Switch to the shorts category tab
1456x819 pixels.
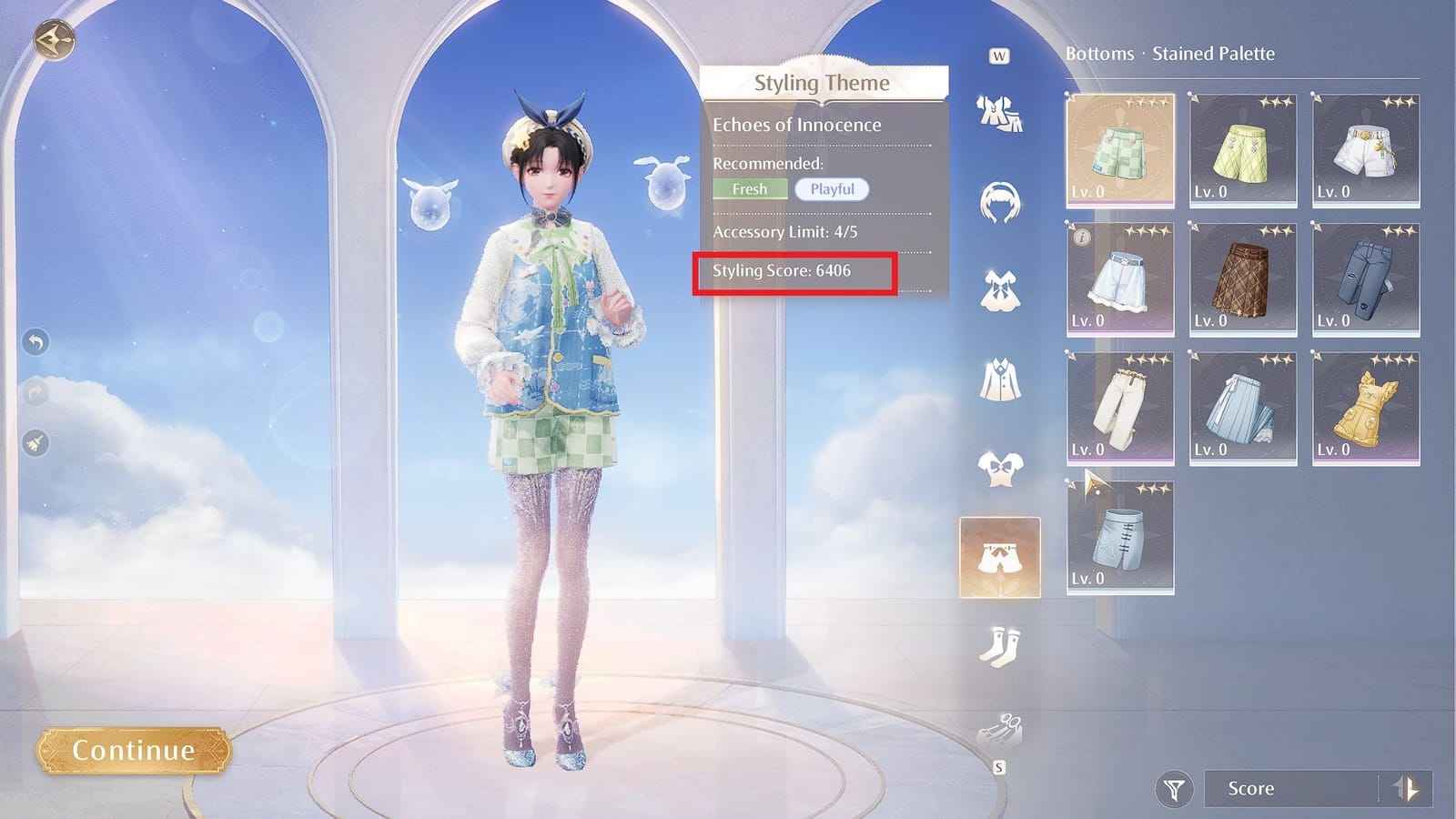pos(1001,553)
